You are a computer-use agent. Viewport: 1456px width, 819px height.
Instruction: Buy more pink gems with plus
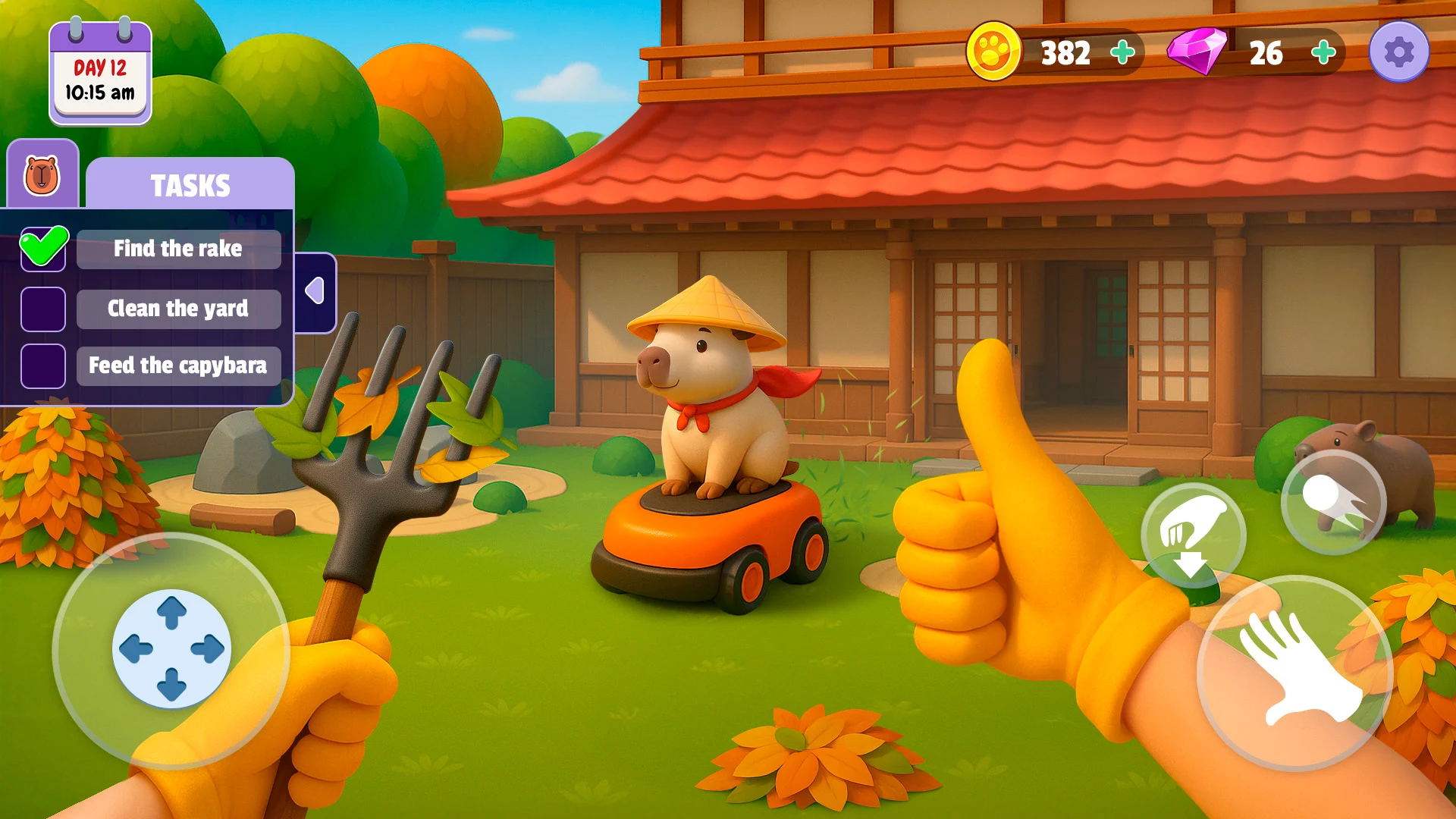click(x=1323, y=52)
